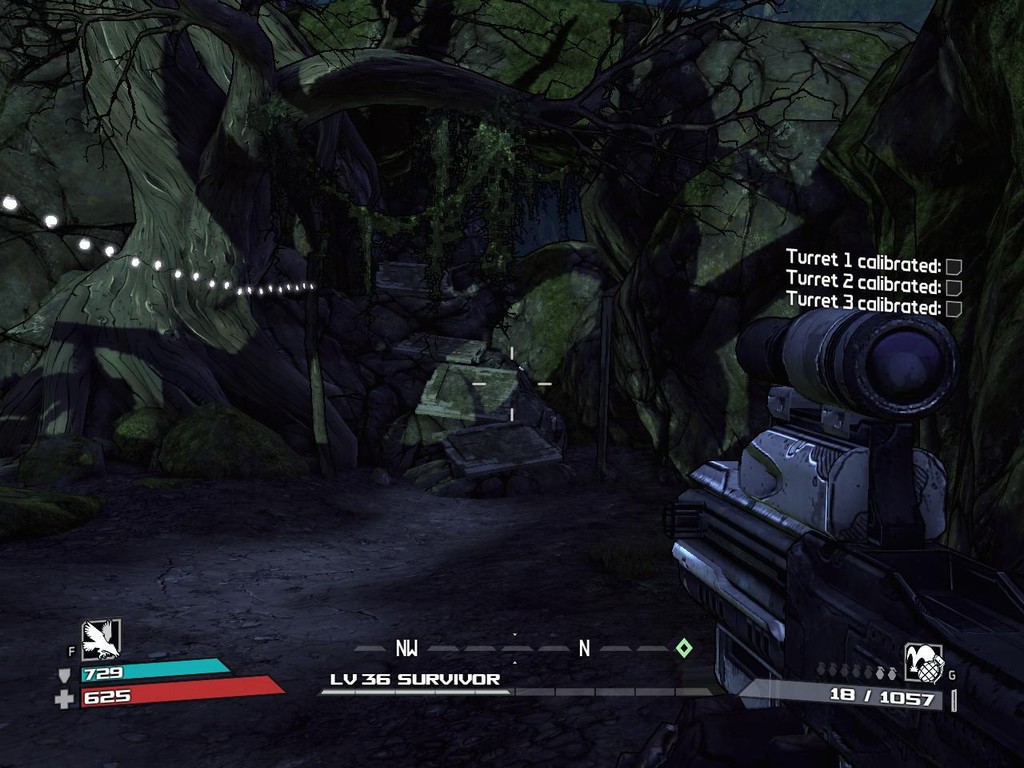Click the Turret 1 calibrated objective checkbox

tap(954, 266)
